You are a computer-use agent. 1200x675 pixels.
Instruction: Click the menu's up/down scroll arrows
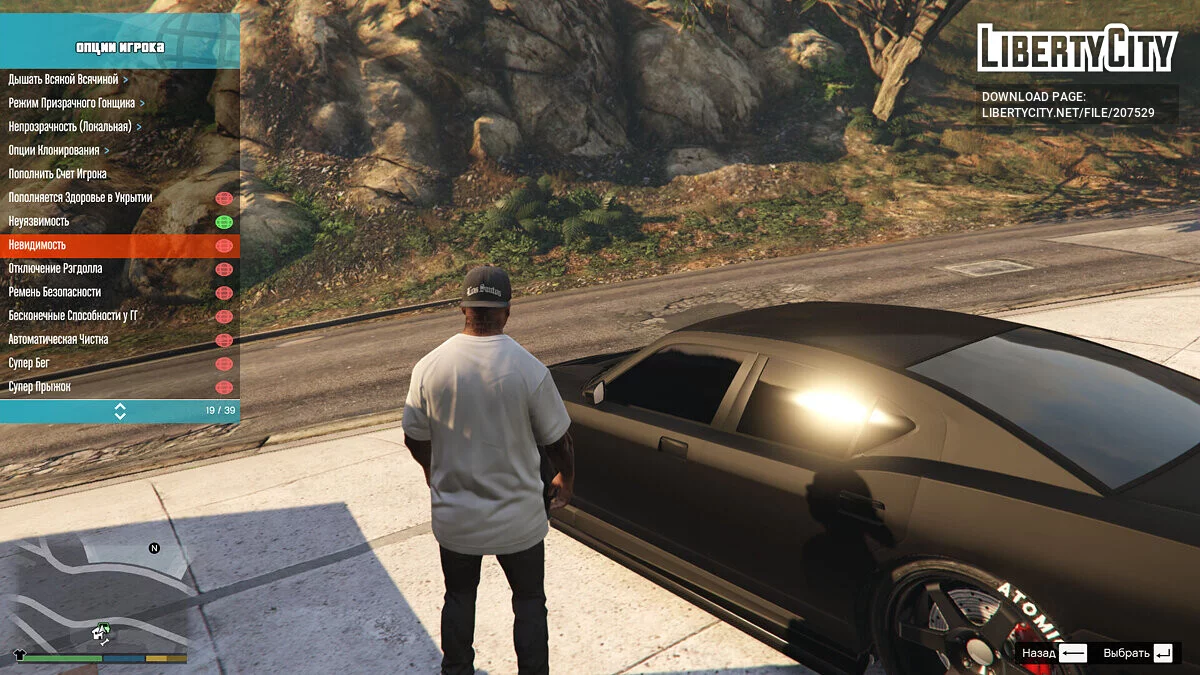click(120, 411)
